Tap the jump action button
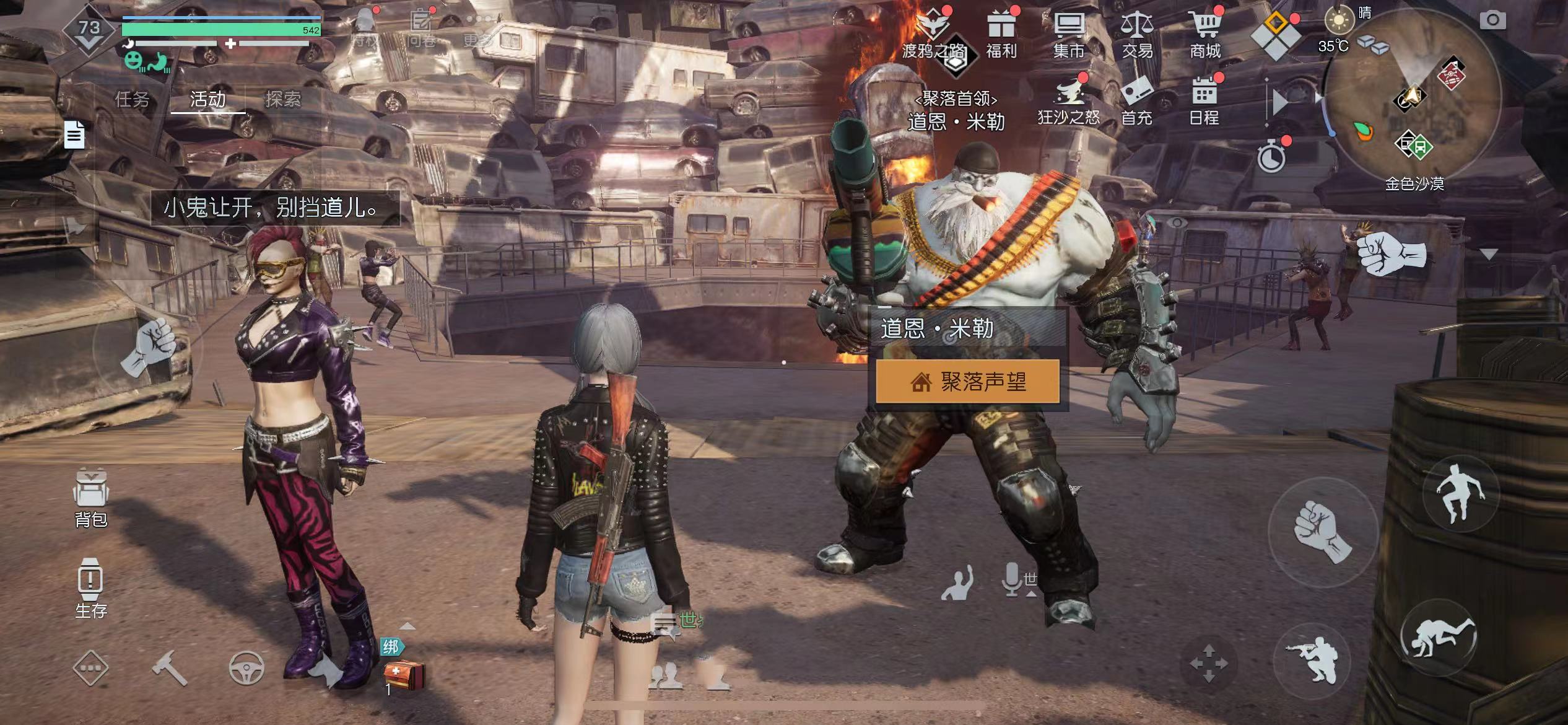1568x725 pixels. 1460,493
